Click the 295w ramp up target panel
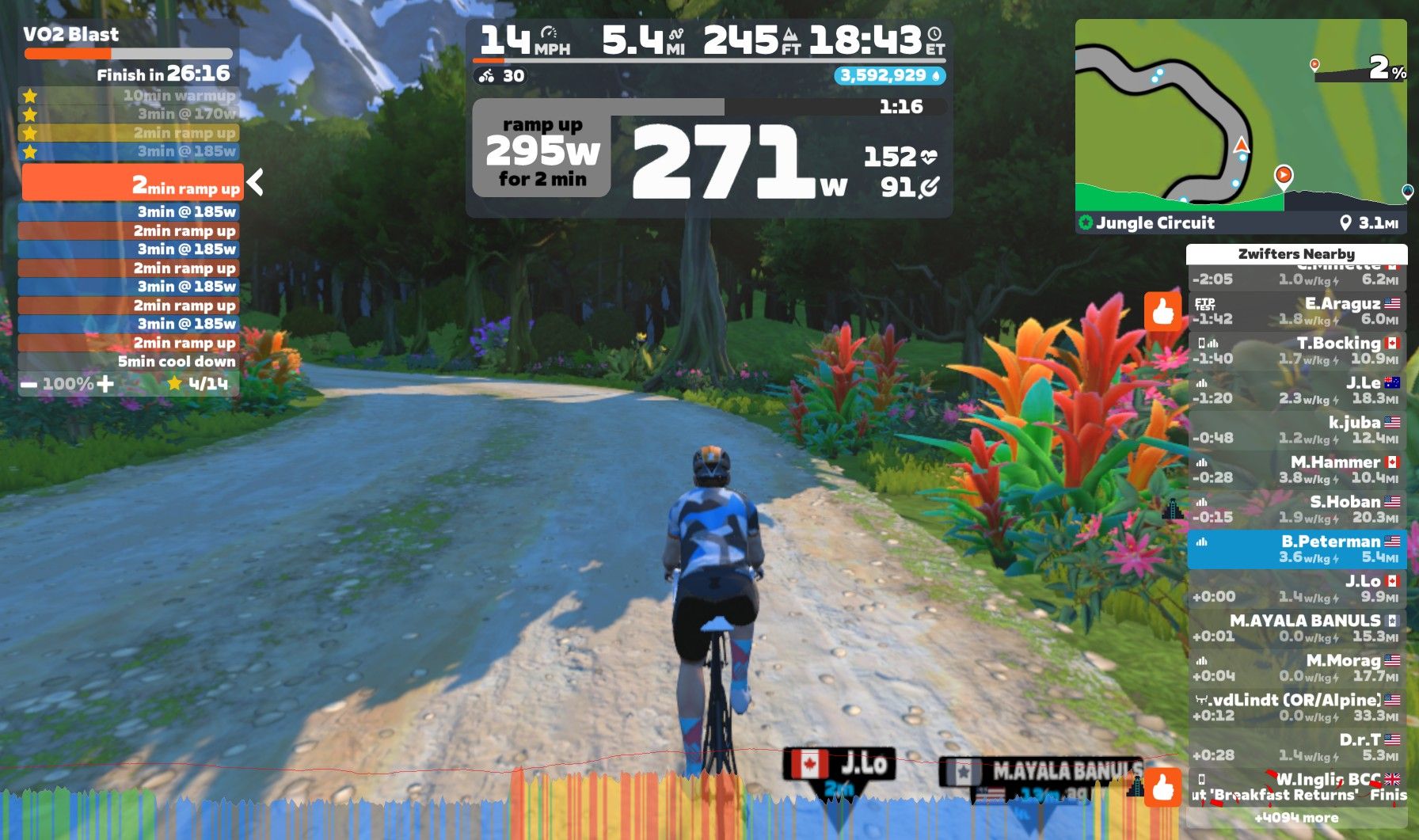Screen dimensions: 1419x840 [x=542, y=152]
